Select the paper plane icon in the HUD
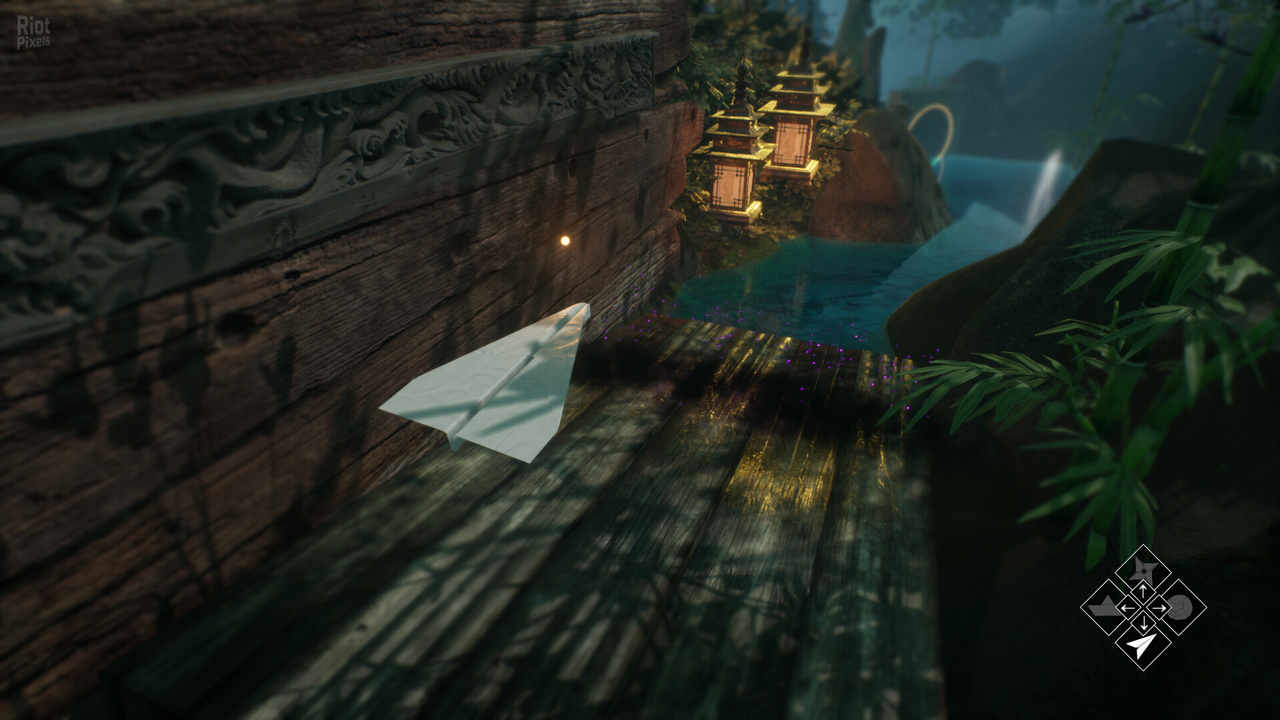Viewport: 1280px width, 720px height. 1143,645
